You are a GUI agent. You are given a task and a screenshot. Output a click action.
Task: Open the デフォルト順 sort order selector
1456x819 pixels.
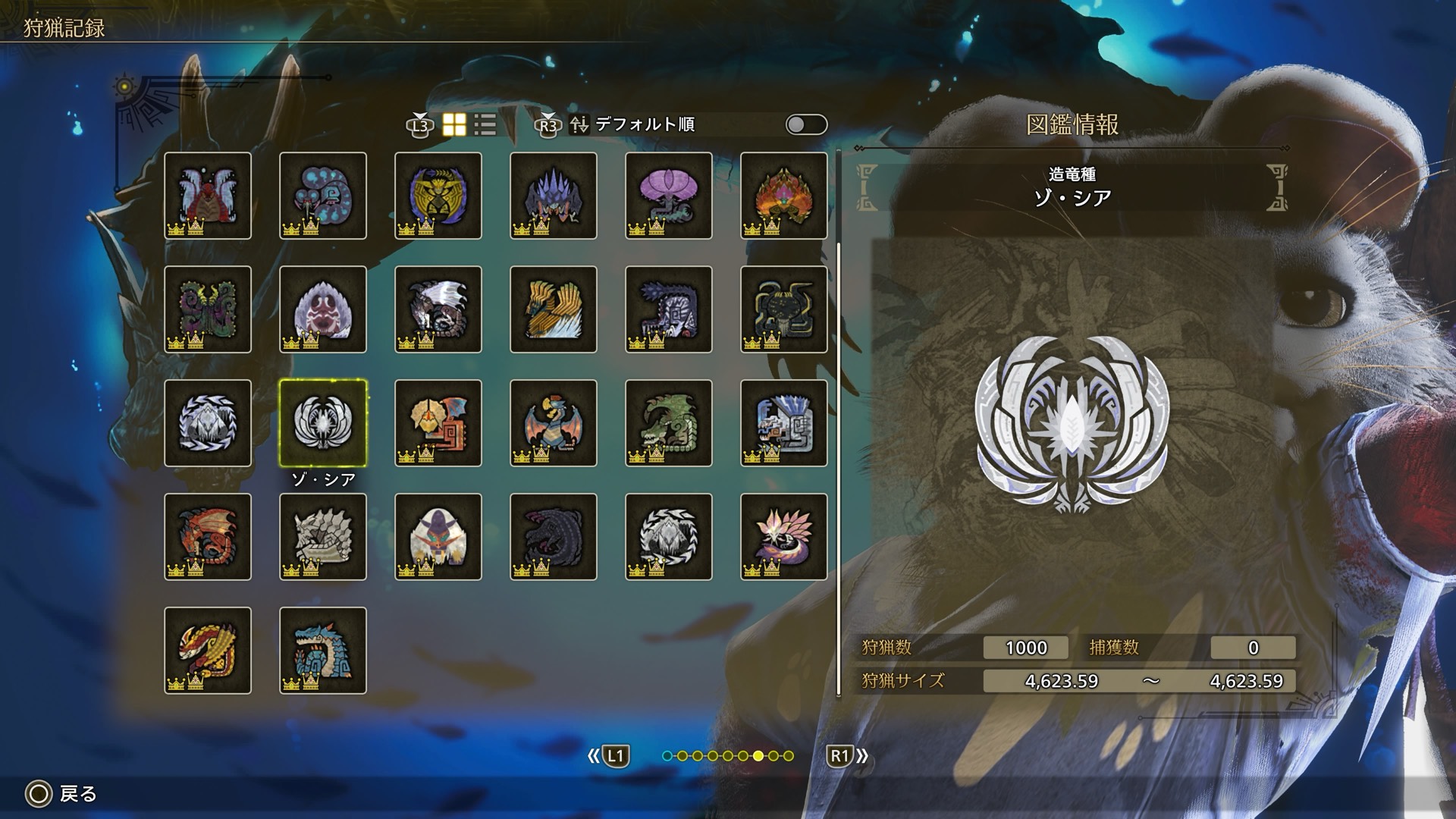[644, 125]
